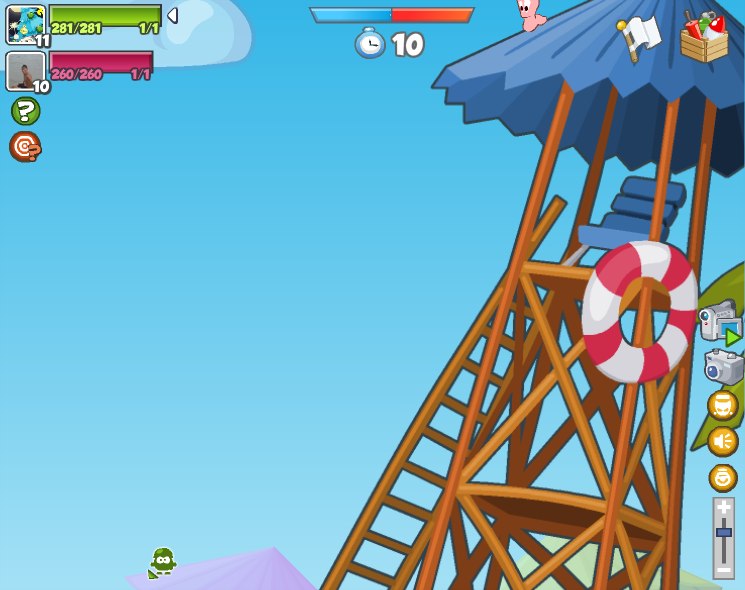Open the weapons crate inventory

tap(704, 38)
